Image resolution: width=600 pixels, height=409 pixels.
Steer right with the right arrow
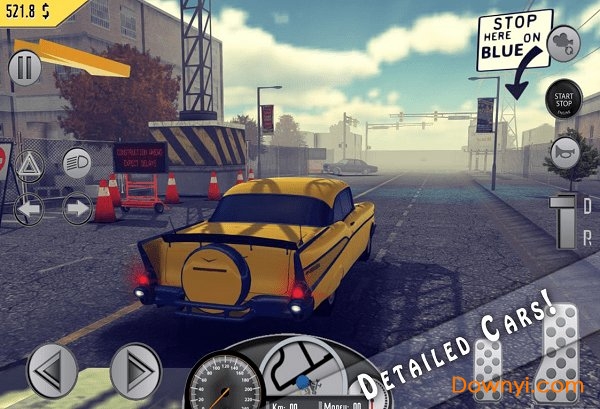coord(135,370)
